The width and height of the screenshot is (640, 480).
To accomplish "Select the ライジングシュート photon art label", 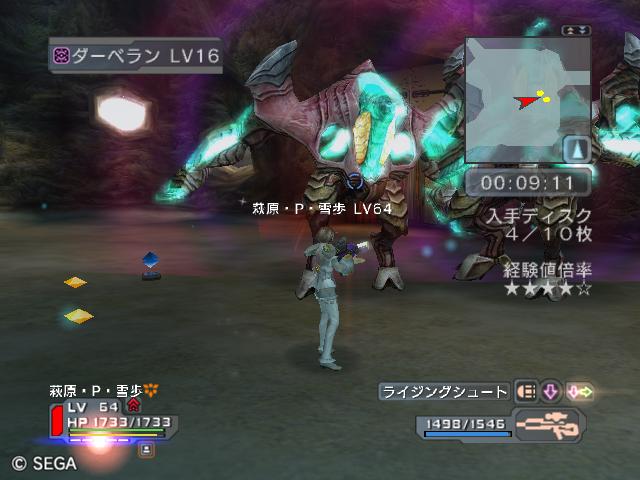I will coord(446,392).
